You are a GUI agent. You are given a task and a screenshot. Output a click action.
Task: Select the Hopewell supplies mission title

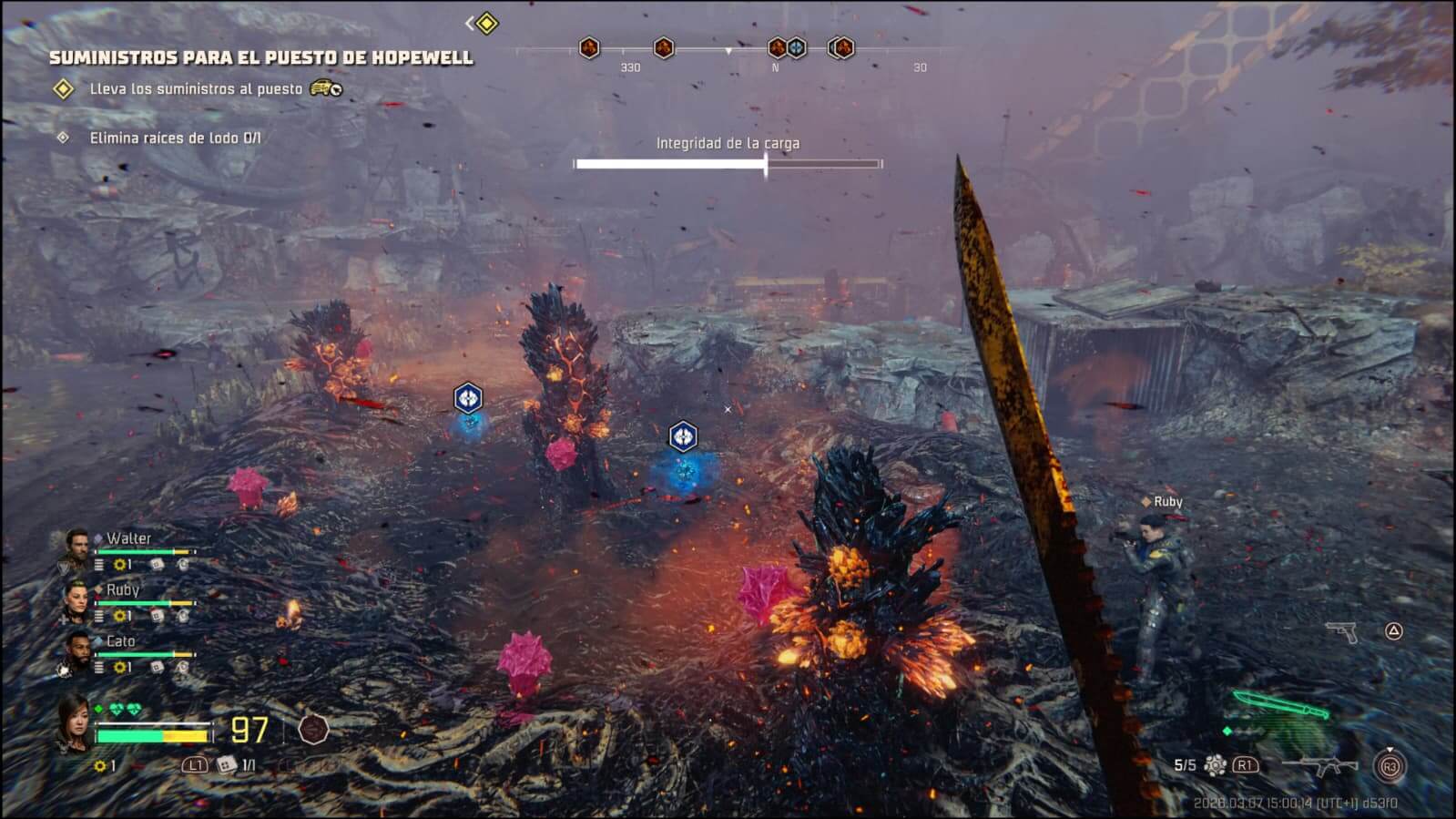click(260, 57)
